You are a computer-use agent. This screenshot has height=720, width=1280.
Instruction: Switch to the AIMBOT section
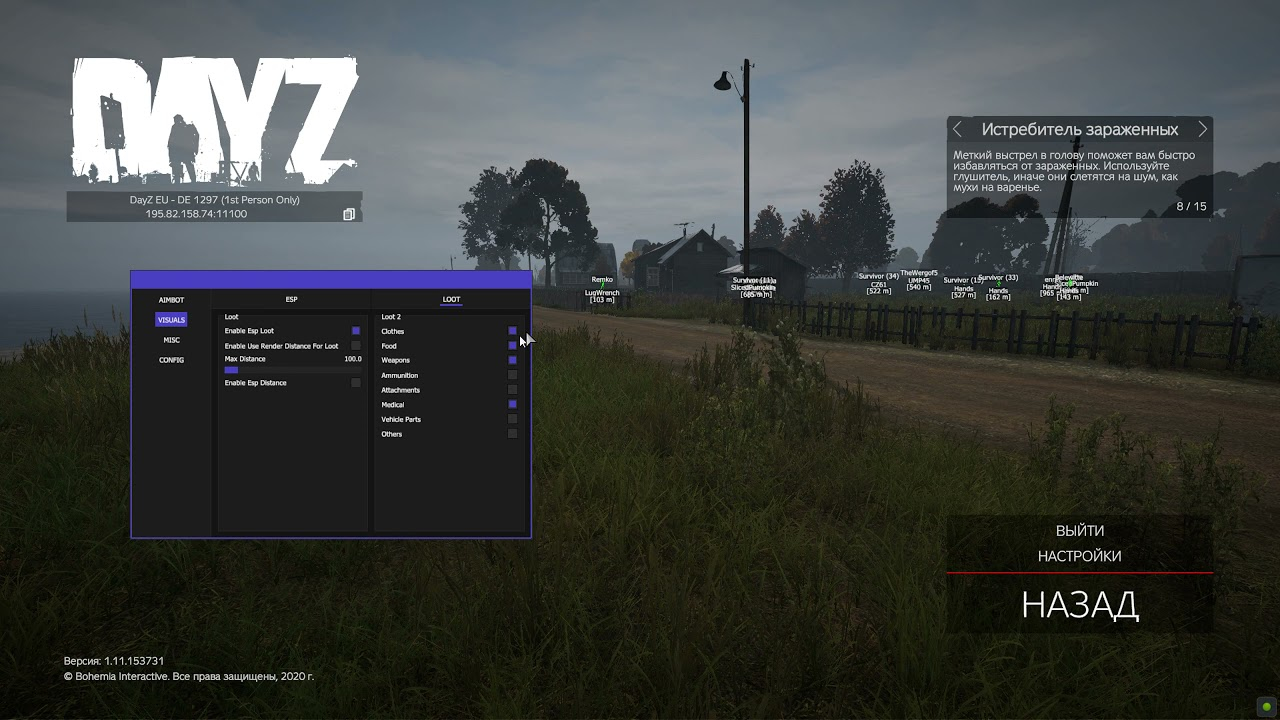coord(171,300)
